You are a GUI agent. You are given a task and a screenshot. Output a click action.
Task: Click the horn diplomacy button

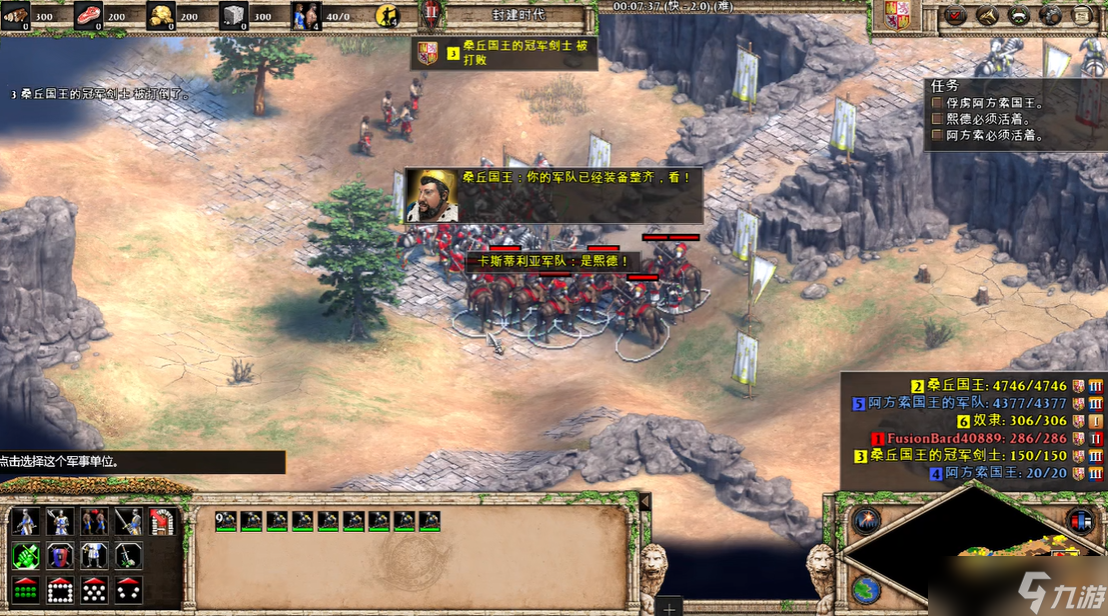point(988,15)
